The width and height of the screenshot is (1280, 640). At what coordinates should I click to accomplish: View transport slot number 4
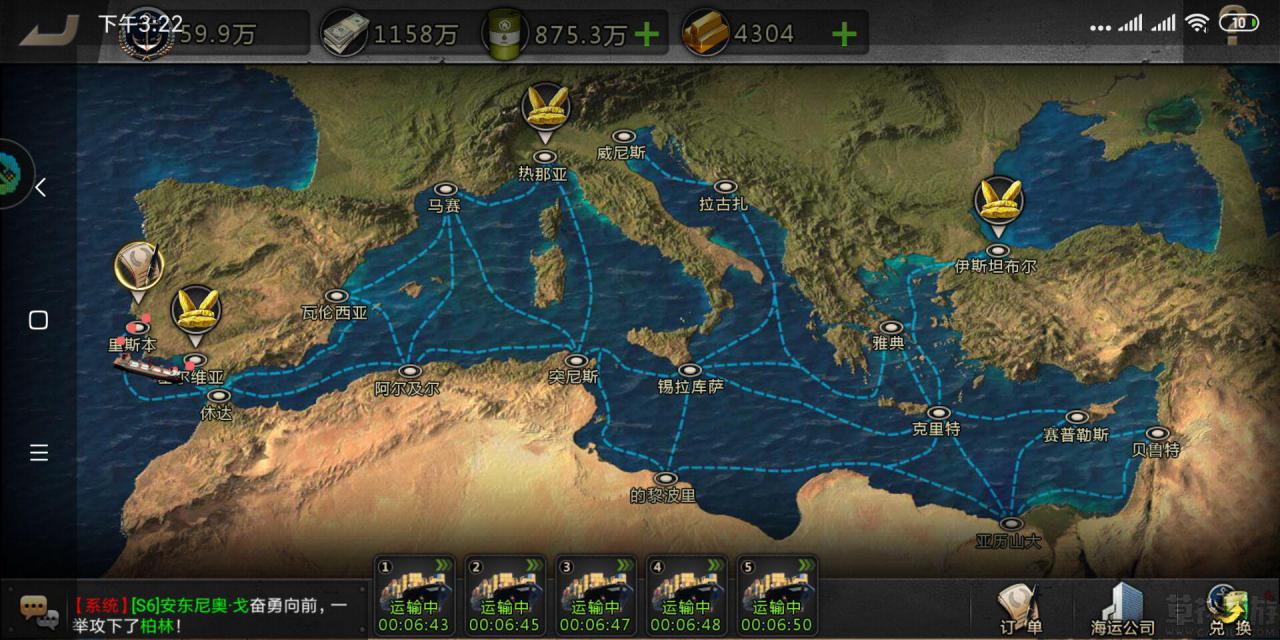coord(685,596)
